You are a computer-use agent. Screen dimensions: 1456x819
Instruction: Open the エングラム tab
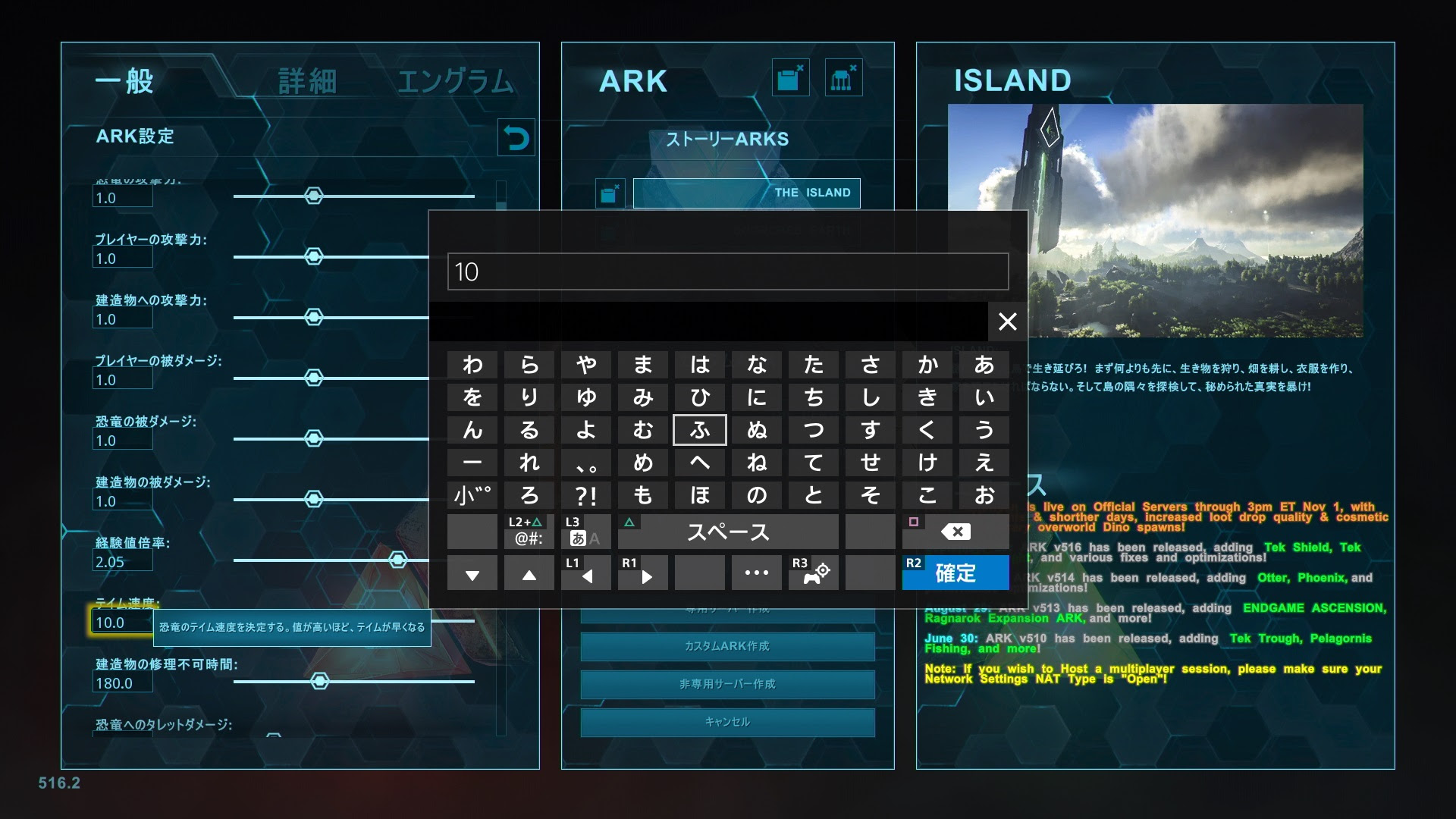point(455,80)
